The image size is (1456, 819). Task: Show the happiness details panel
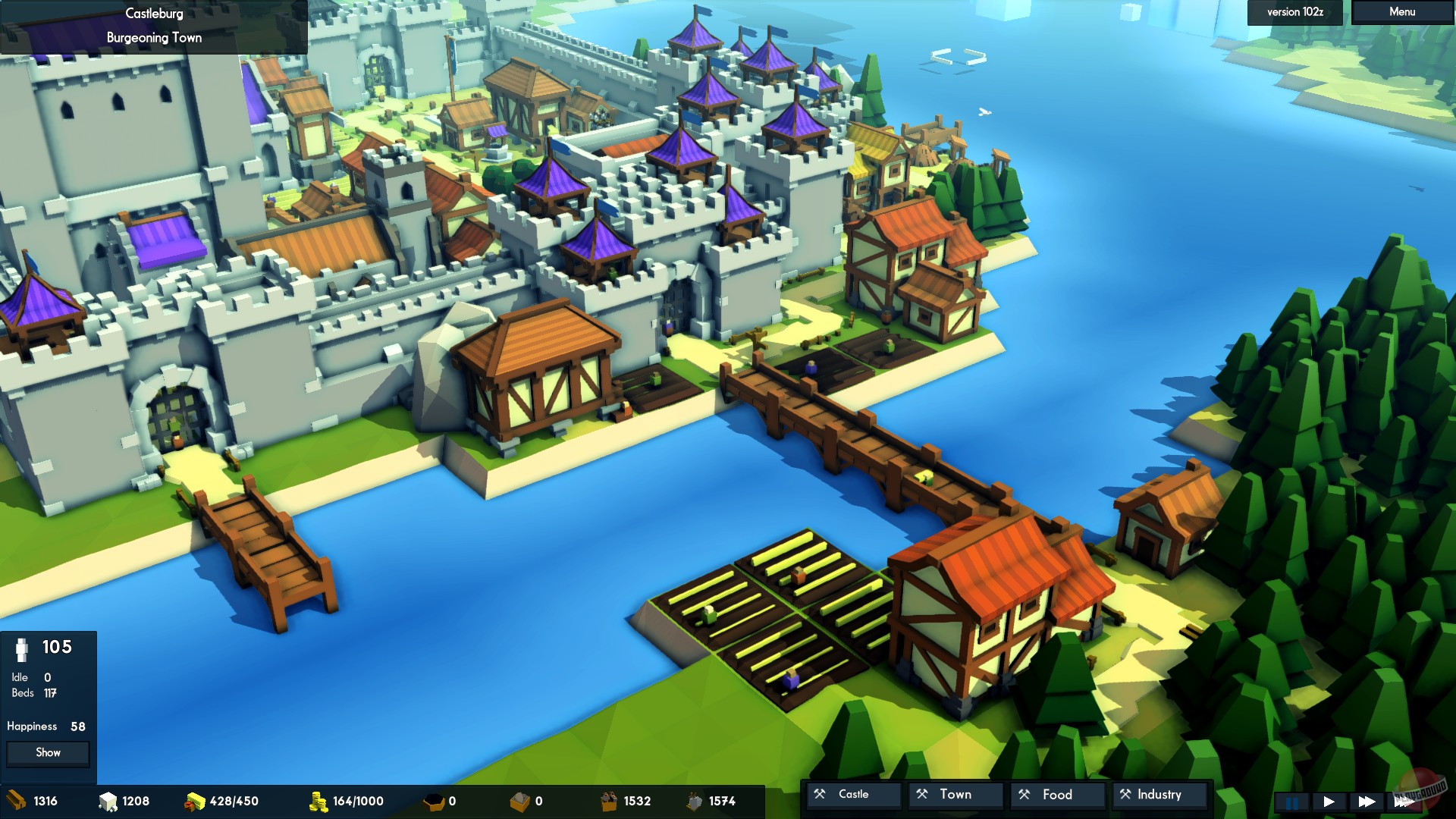[48, 753]
